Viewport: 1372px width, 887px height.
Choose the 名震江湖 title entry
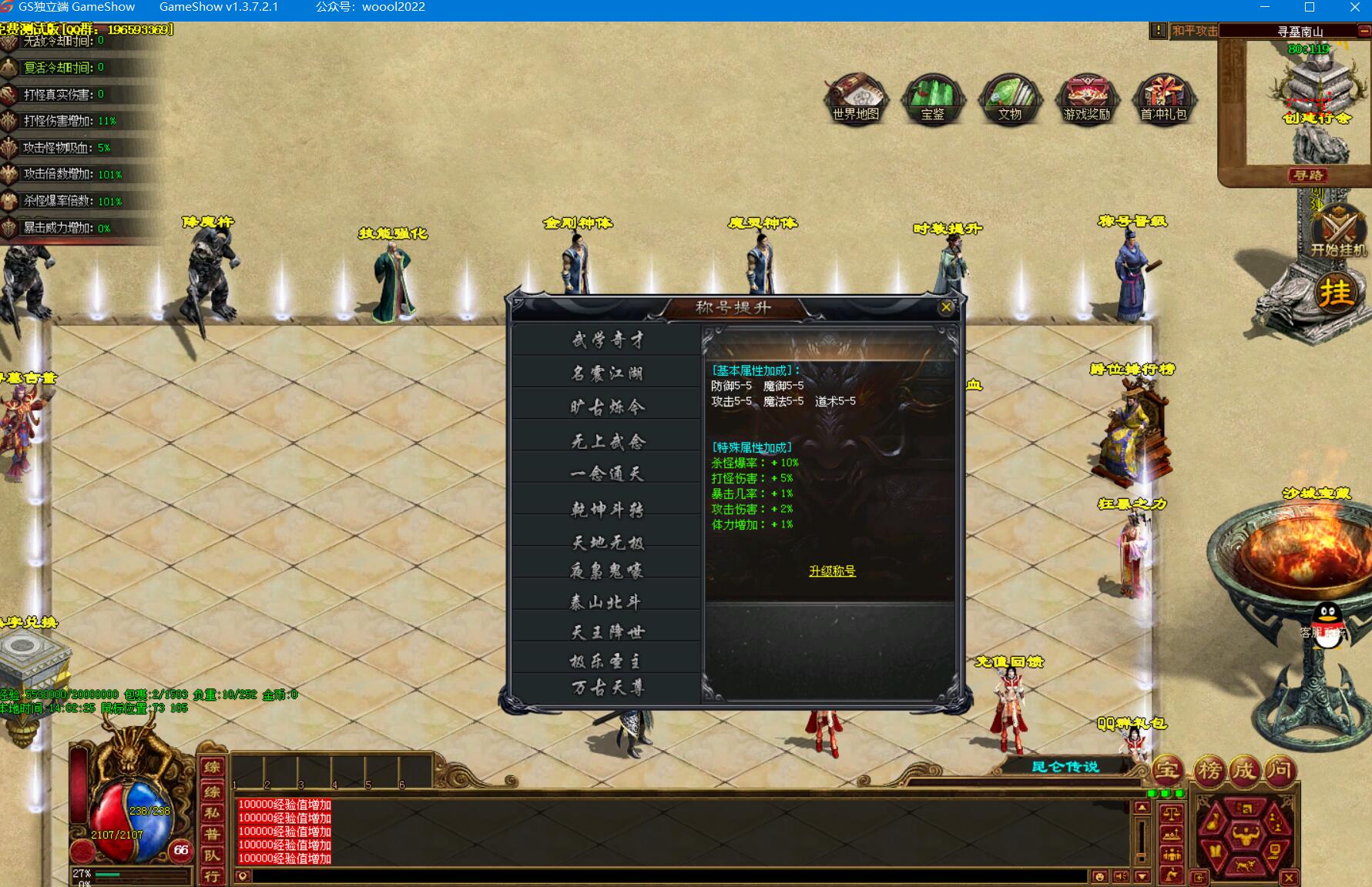607,373
